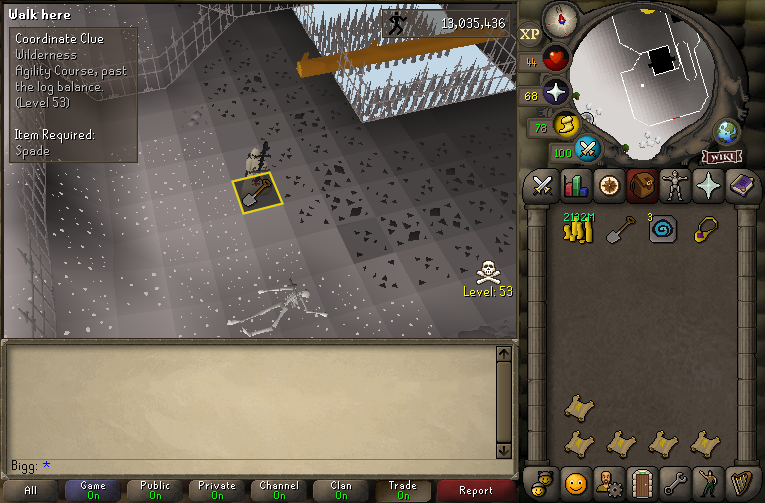
Task: Switch chat filter to Game
Action: [93, 490]
